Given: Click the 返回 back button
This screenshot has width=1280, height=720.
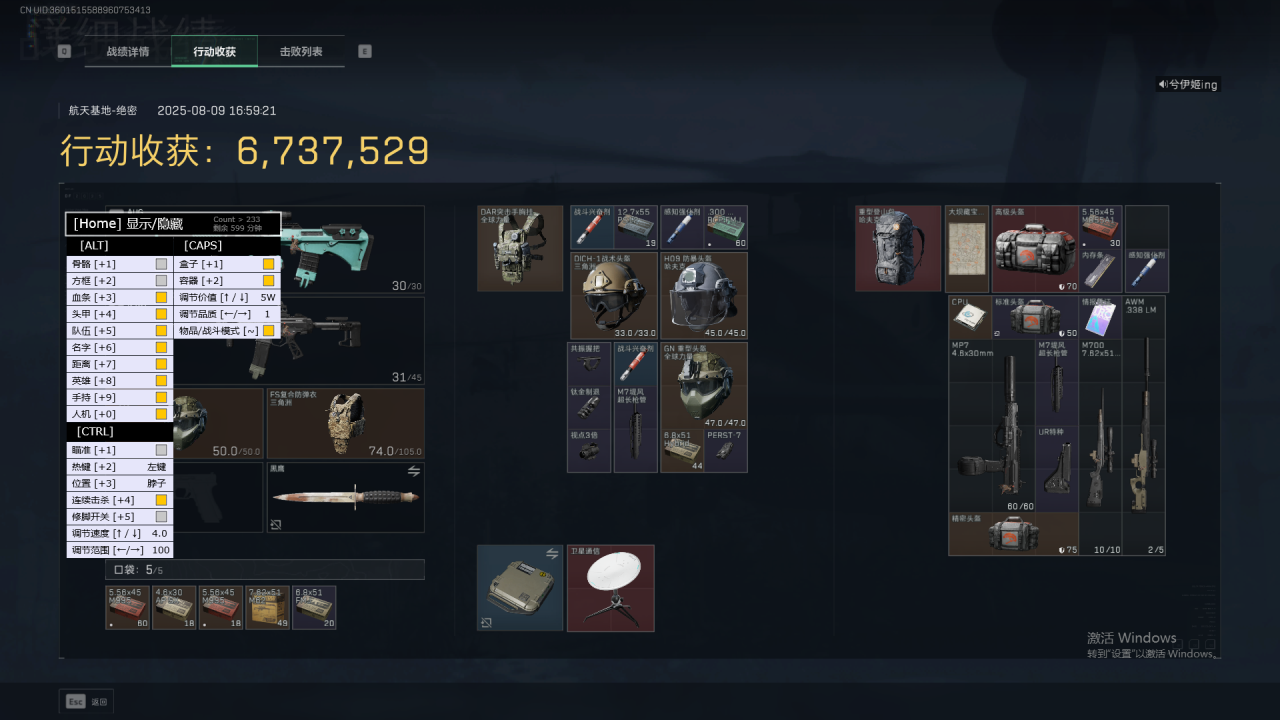Looking at the screenshot, I should 87,702.
